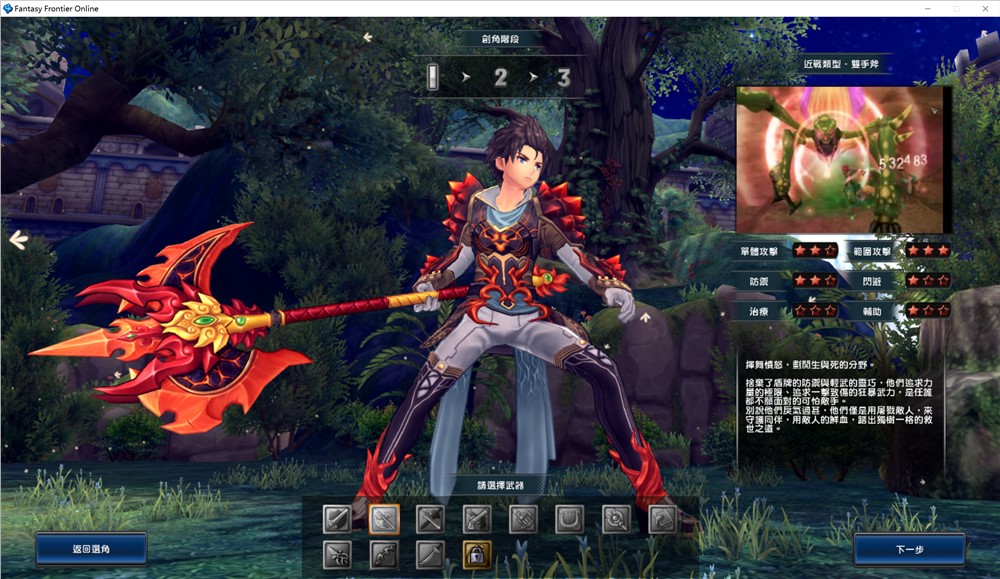Choose the bow weapon icon
Viewport: 1000px width, 579px height.
pos(384,553)
